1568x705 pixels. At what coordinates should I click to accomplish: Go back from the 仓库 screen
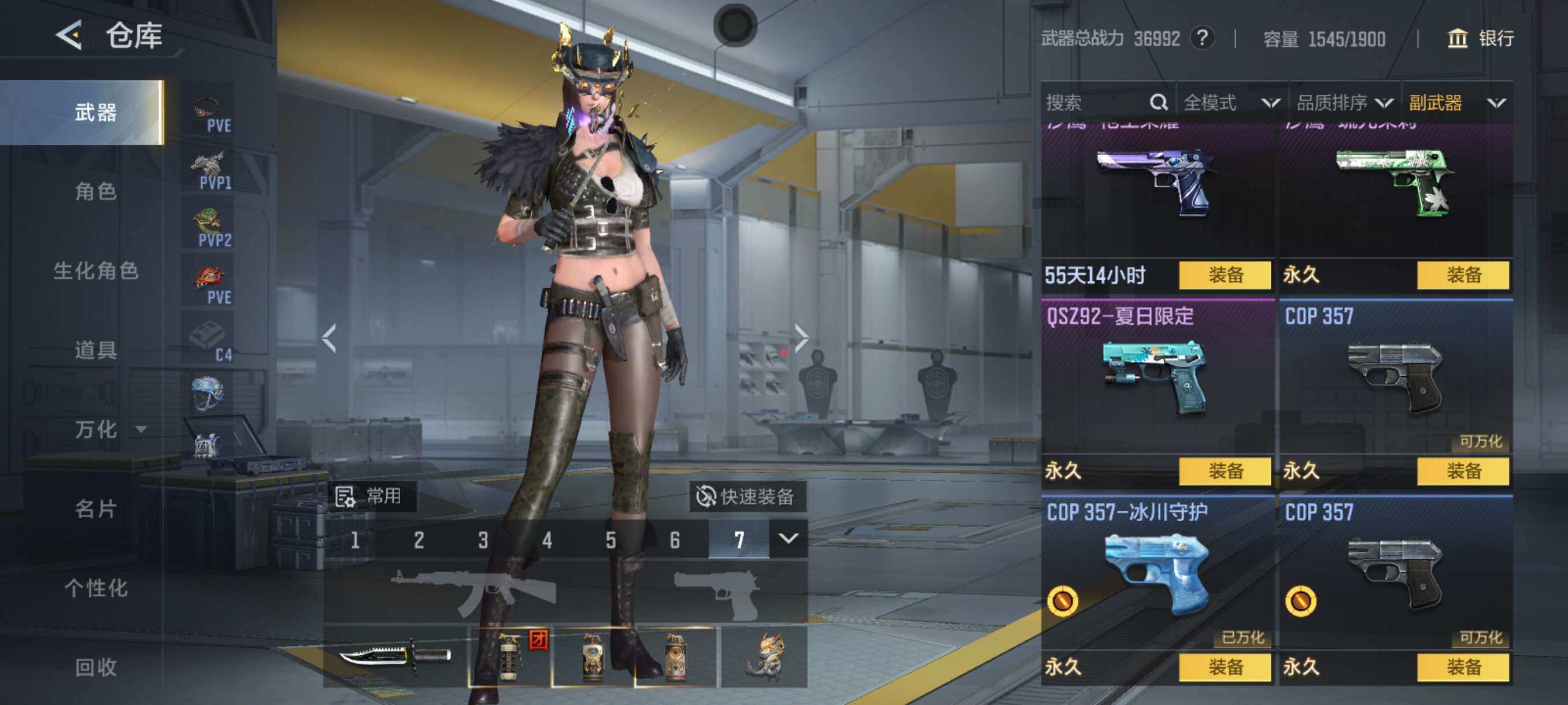pos(69,35)
